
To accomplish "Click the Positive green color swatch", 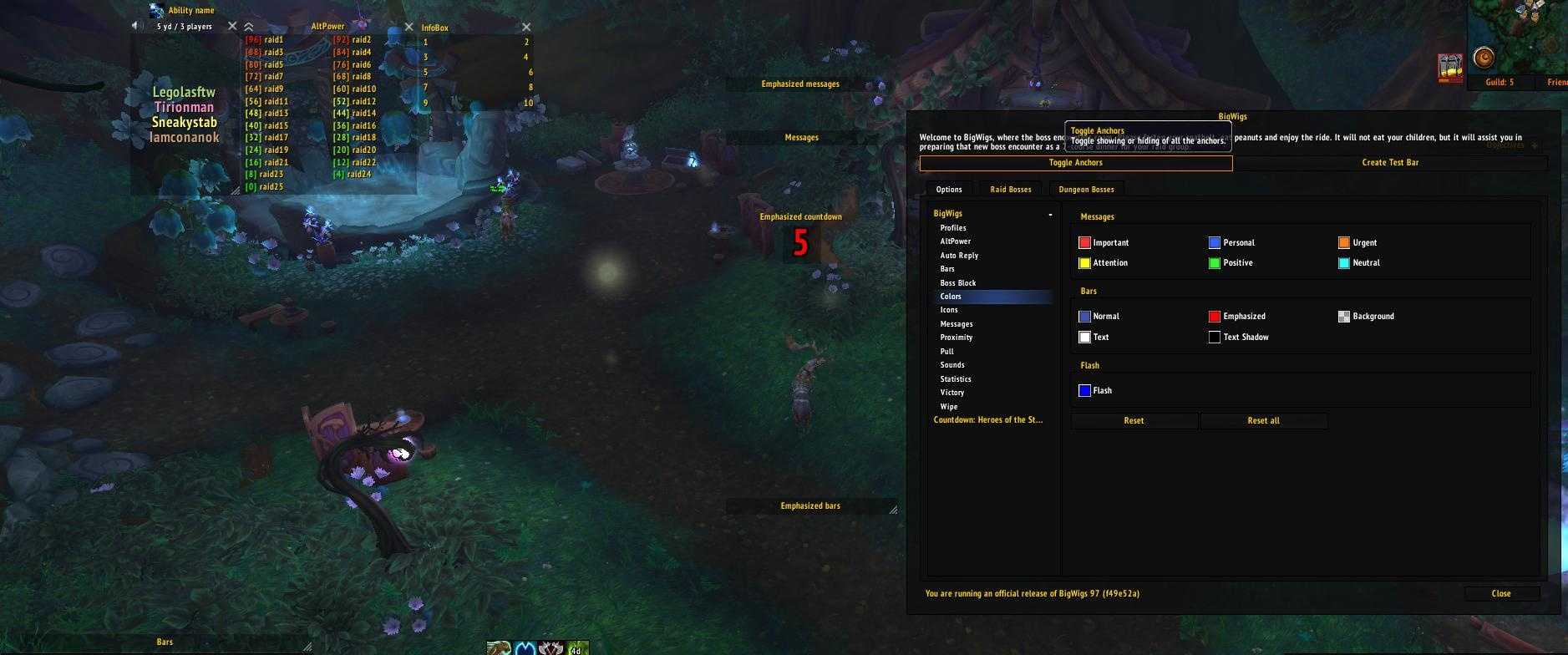I will (1214, 263).
